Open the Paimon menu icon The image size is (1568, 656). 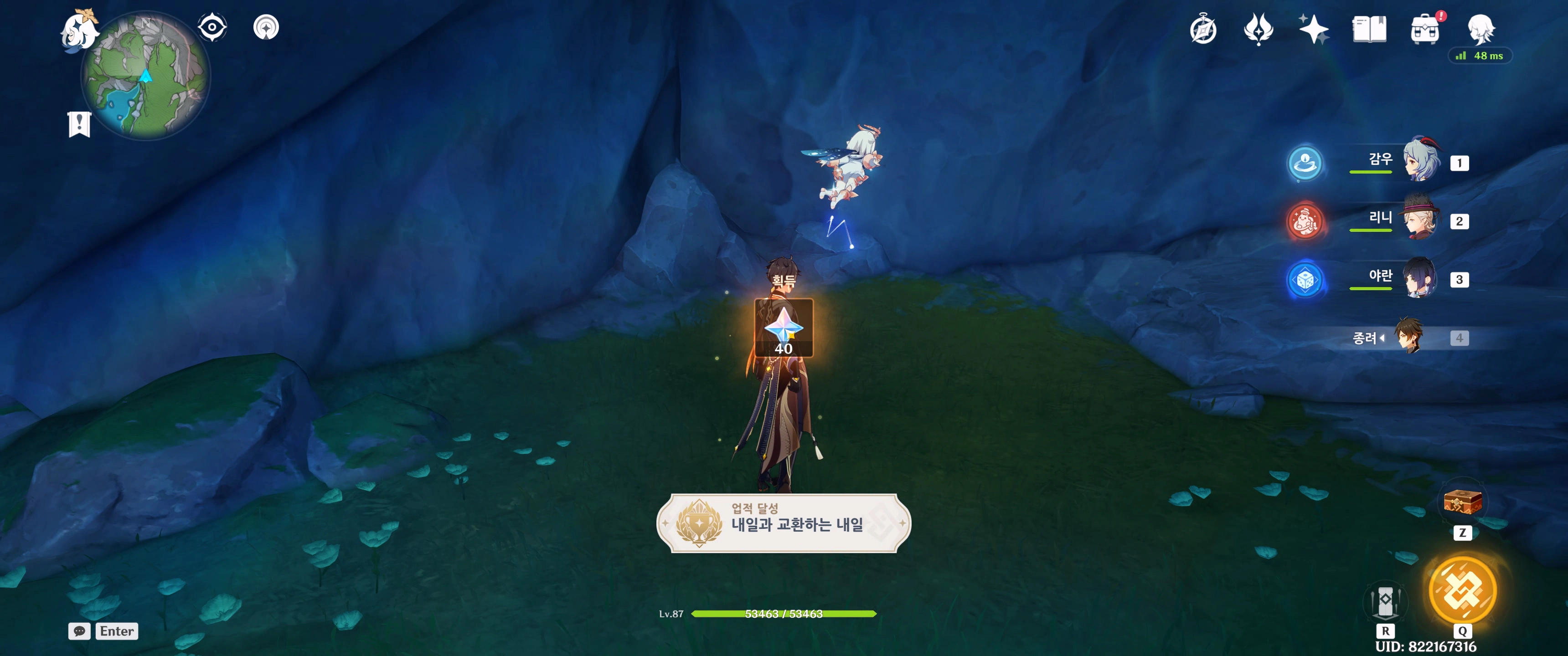click(x=80, y=29)
